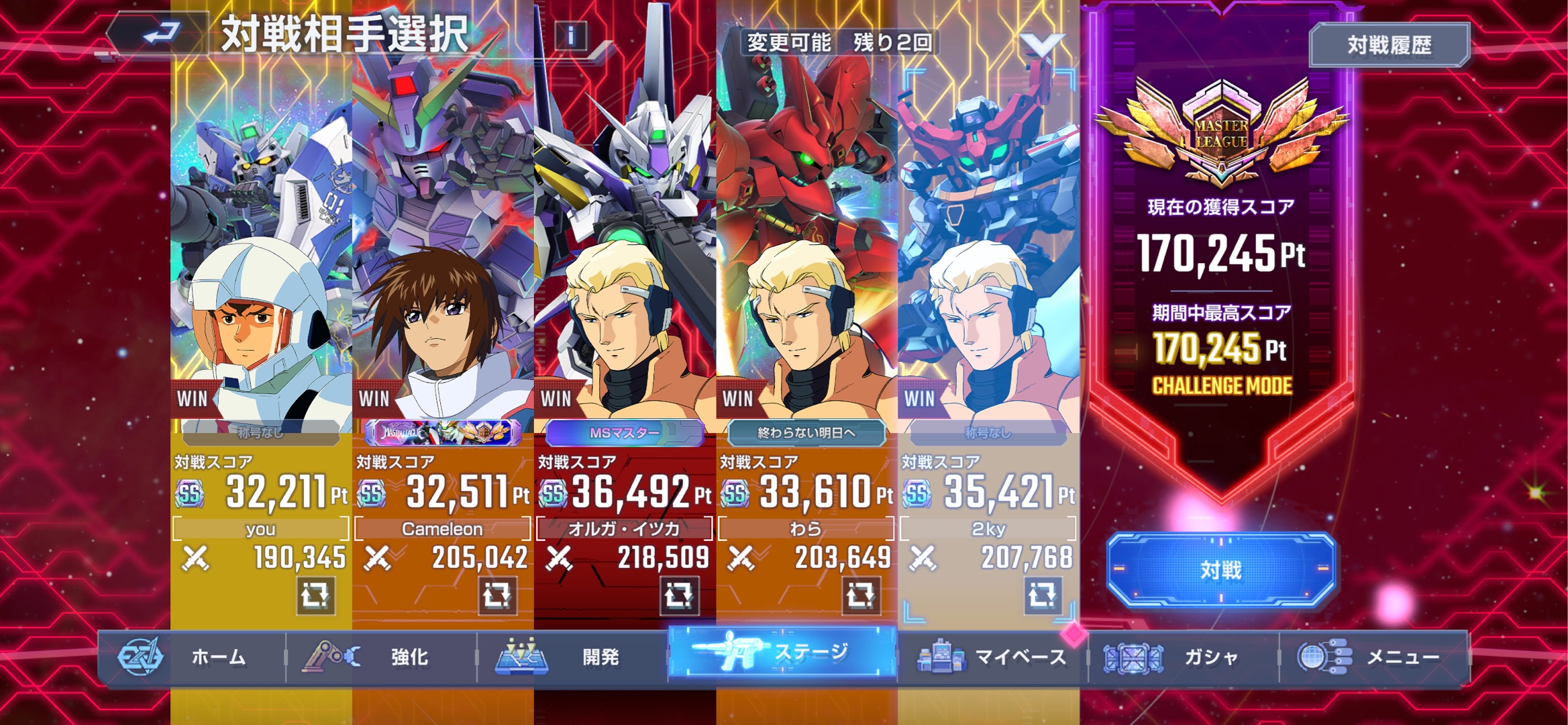Switch to 開発 development tab
1568x725 pixels.
[572, 657]
